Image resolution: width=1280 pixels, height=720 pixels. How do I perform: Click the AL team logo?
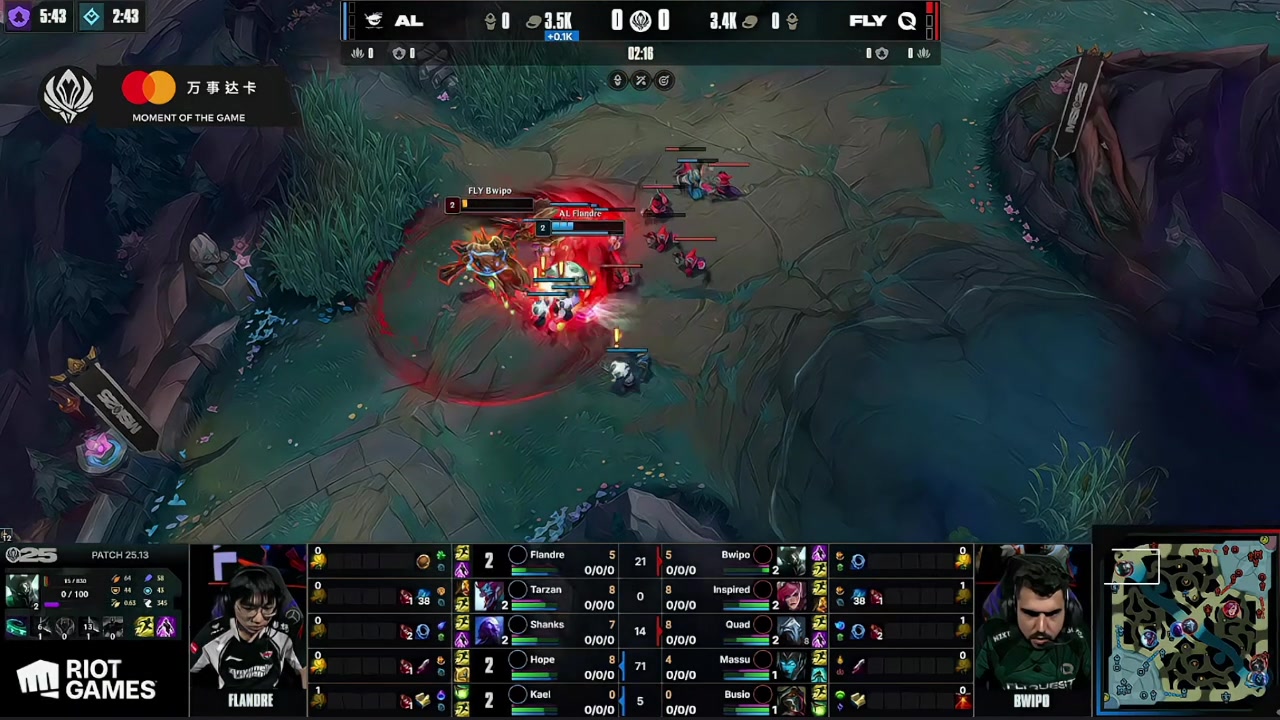click(374, 21)
